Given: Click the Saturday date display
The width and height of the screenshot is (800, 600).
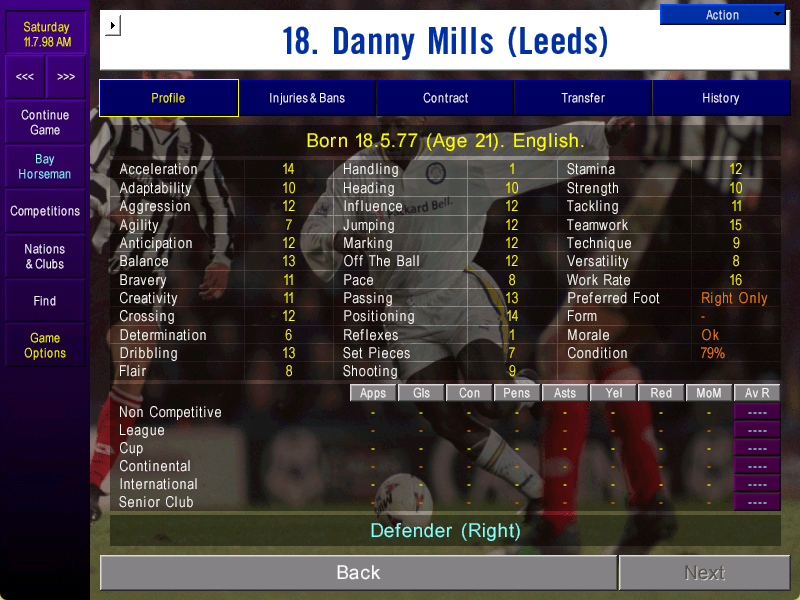Looking at the screenshot, I should [x=45, y=34].
